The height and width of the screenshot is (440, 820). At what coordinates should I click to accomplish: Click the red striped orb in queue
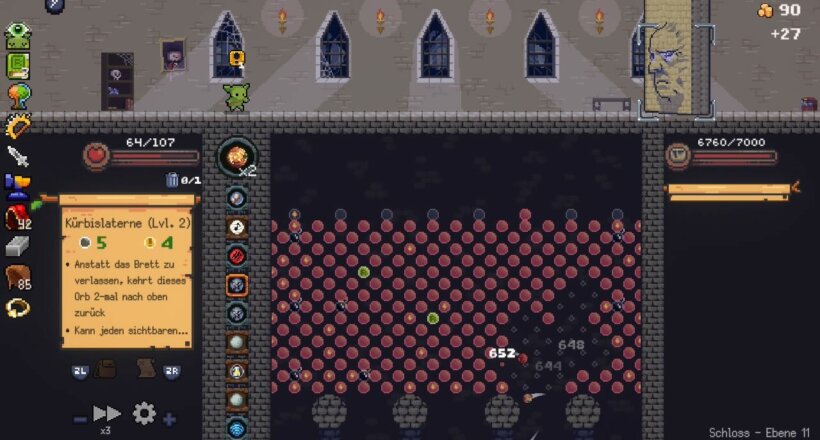click(x=236, y=255)
